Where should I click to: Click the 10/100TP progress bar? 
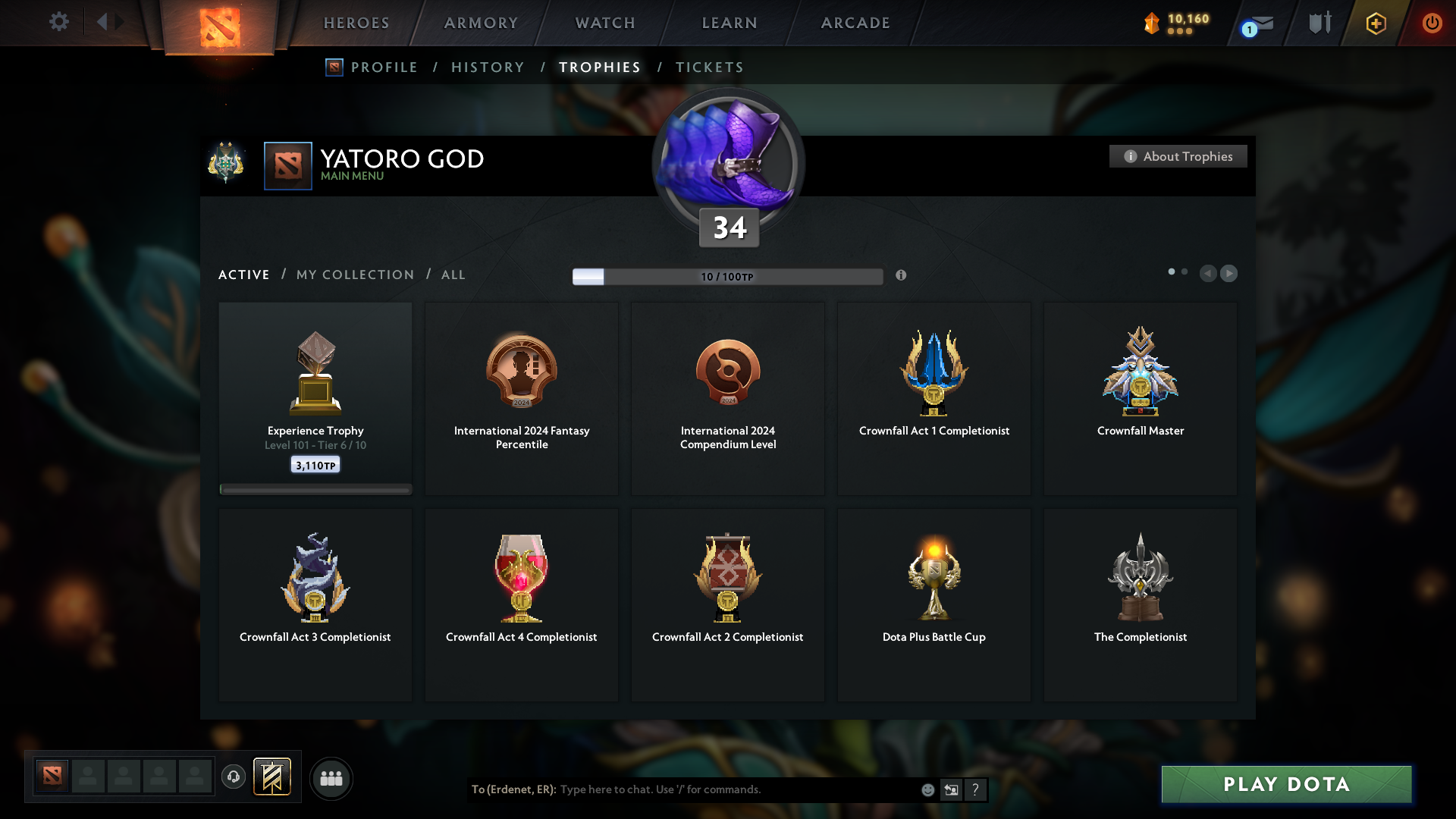[728, 276]
